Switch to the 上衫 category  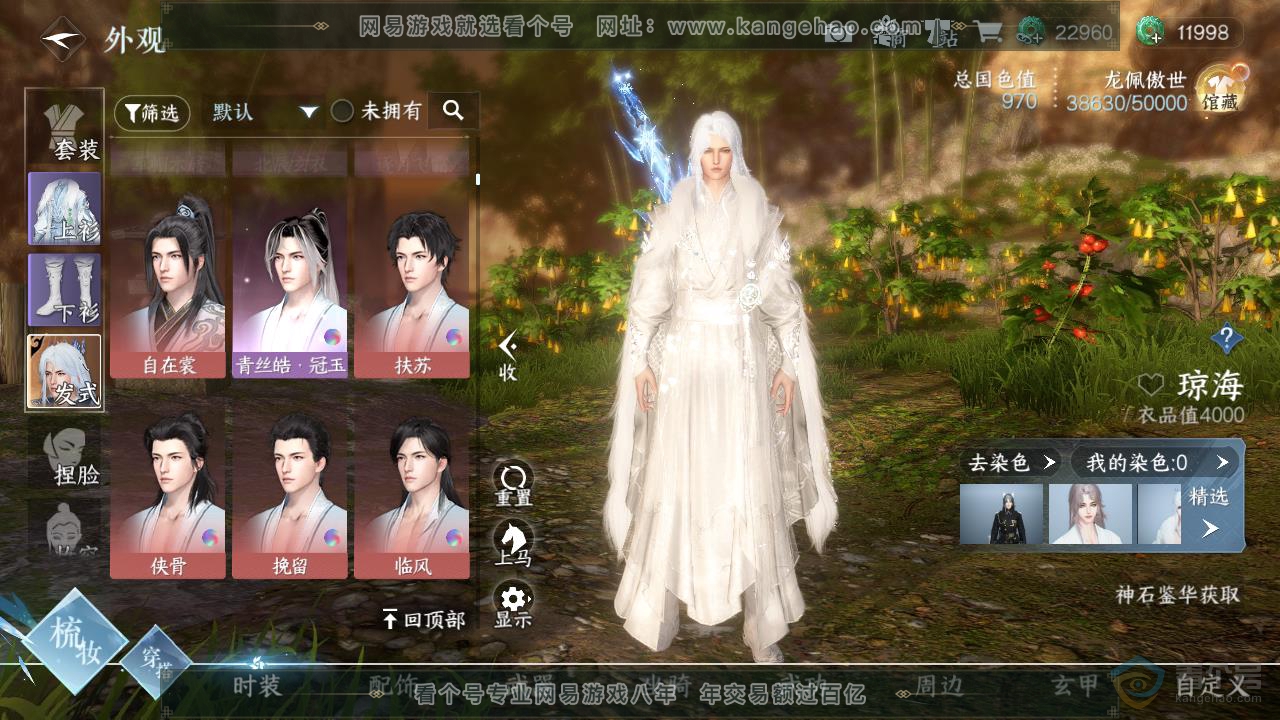click(x=65, y=209)
